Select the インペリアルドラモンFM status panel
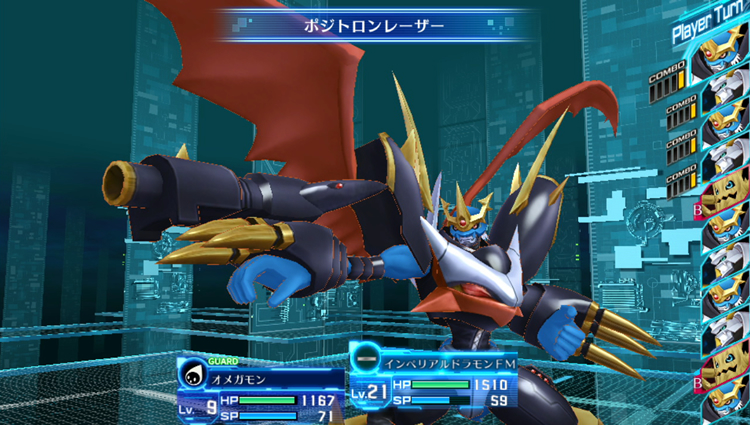 point(432,380)
